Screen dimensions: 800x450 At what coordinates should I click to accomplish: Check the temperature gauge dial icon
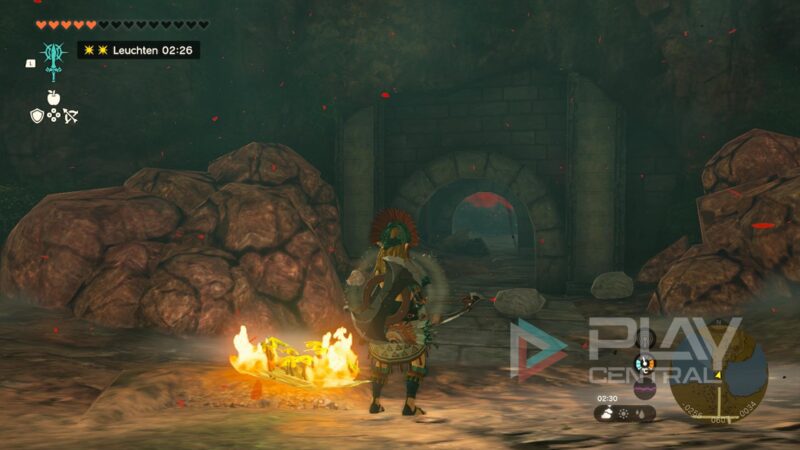coord(645,364)
